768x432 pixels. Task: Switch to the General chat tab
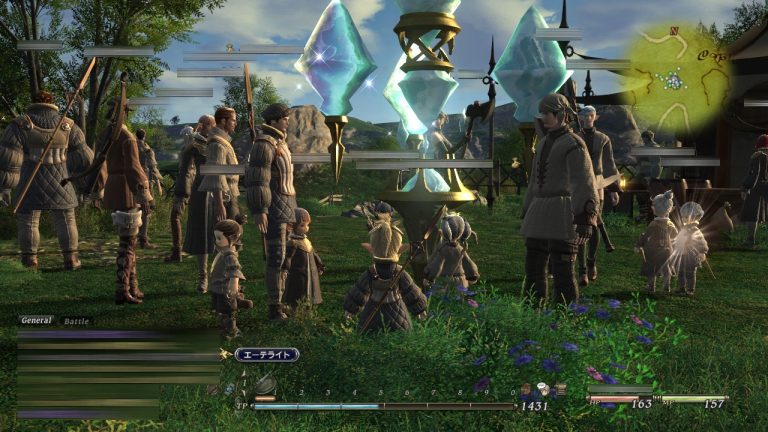coord(36,321)
